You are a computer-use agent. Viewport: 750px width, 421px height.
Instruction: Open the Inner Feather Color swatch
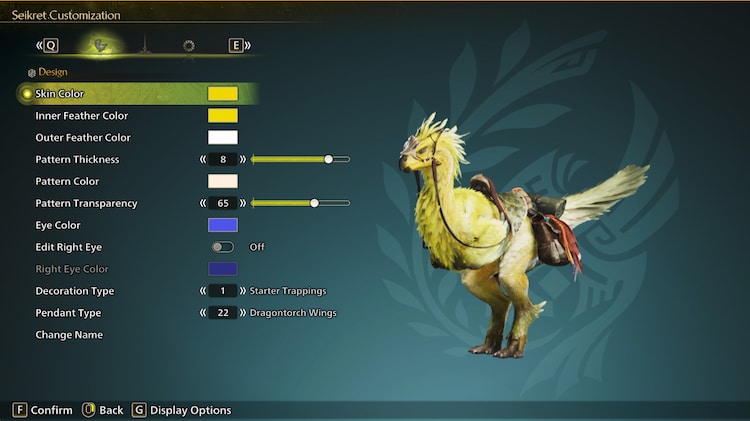click(x=222, y=116)
